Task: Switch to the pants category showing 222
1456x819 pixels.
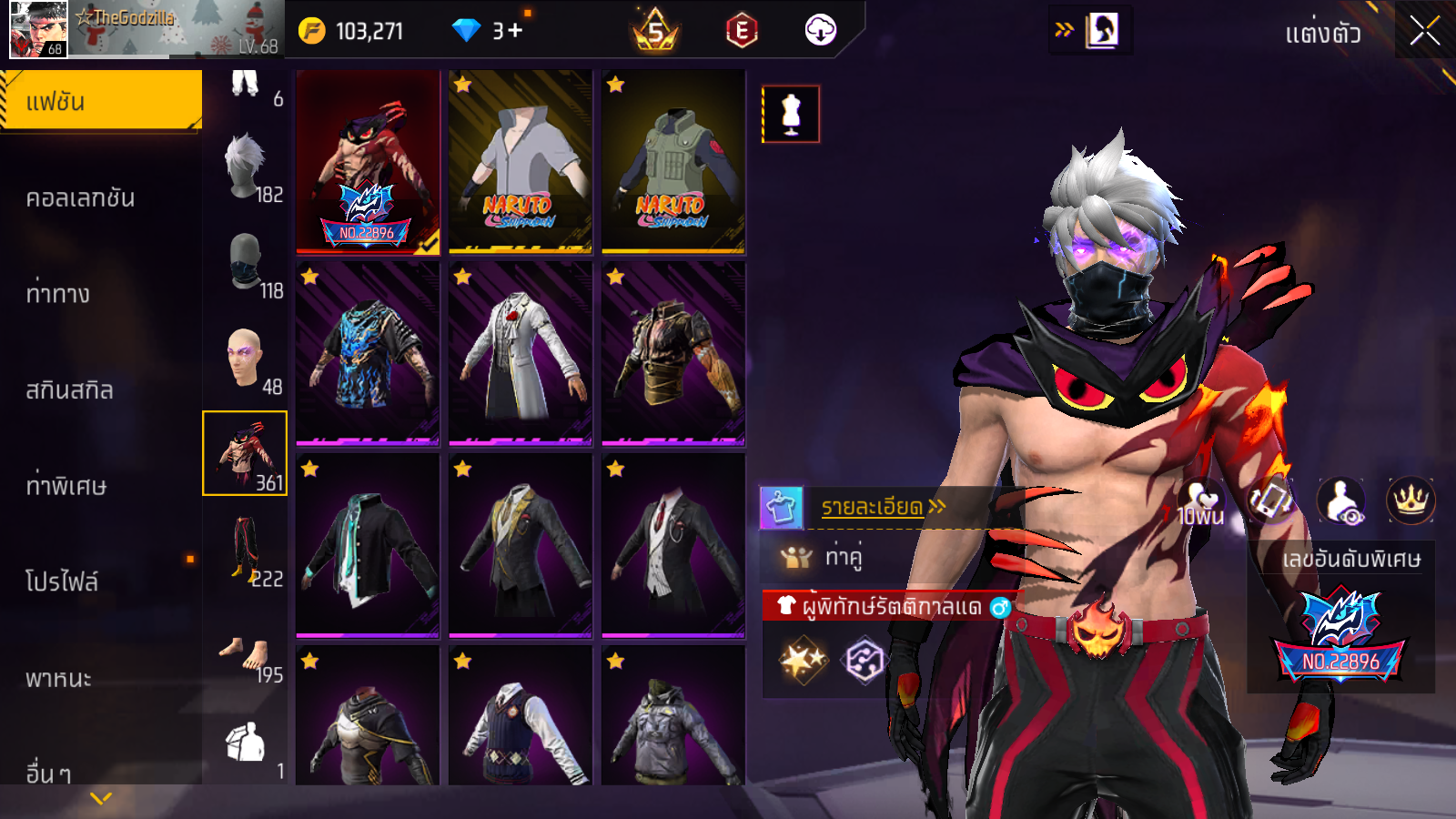Action: click(x=246, y=550)
